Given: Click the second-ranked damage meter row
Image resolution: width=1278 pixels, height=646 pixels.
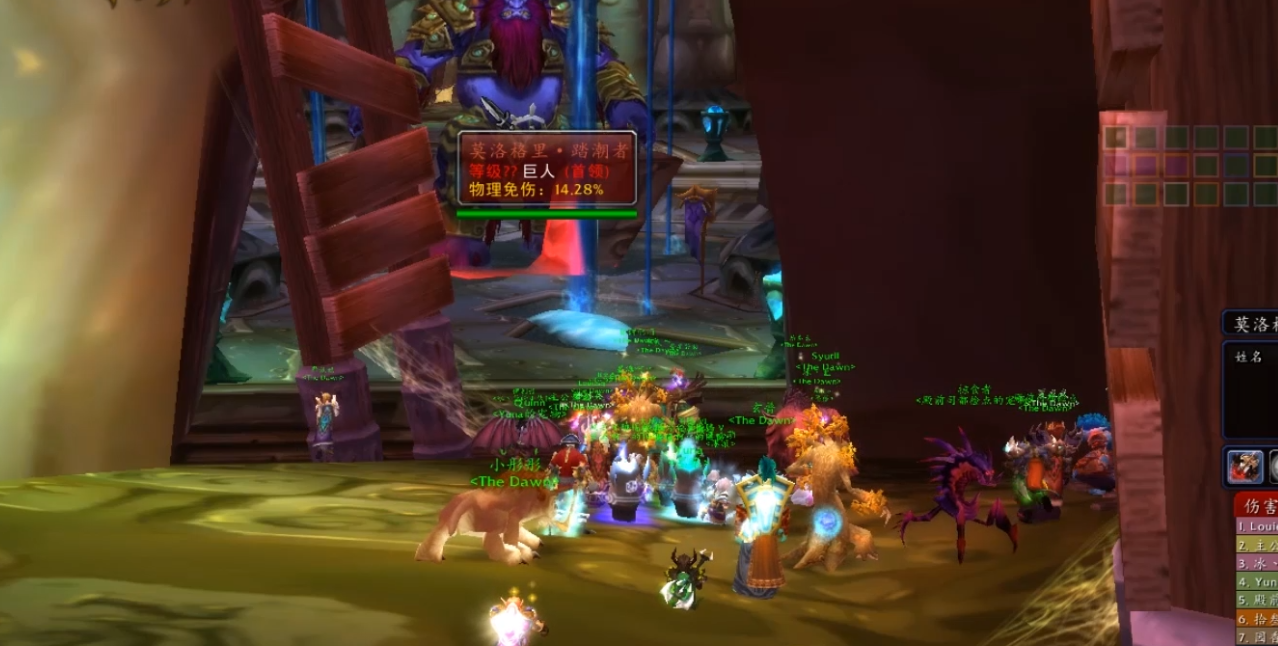Looking at the screenshot, I should pos(1257,545).
